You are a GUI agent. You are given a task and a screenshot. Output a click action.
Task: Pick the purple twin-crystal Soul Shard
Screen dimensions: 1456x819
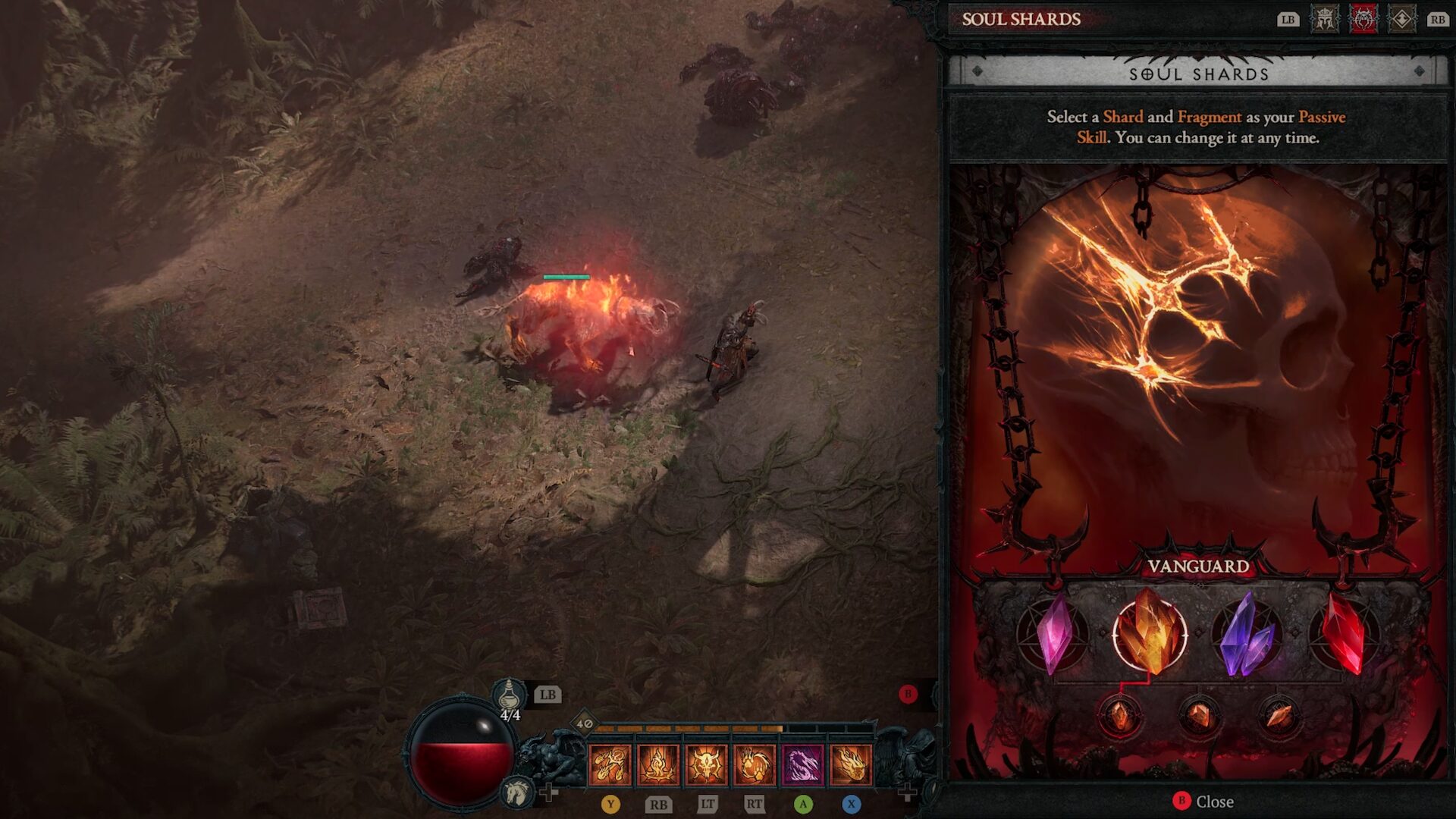[x=1247, y=635]
